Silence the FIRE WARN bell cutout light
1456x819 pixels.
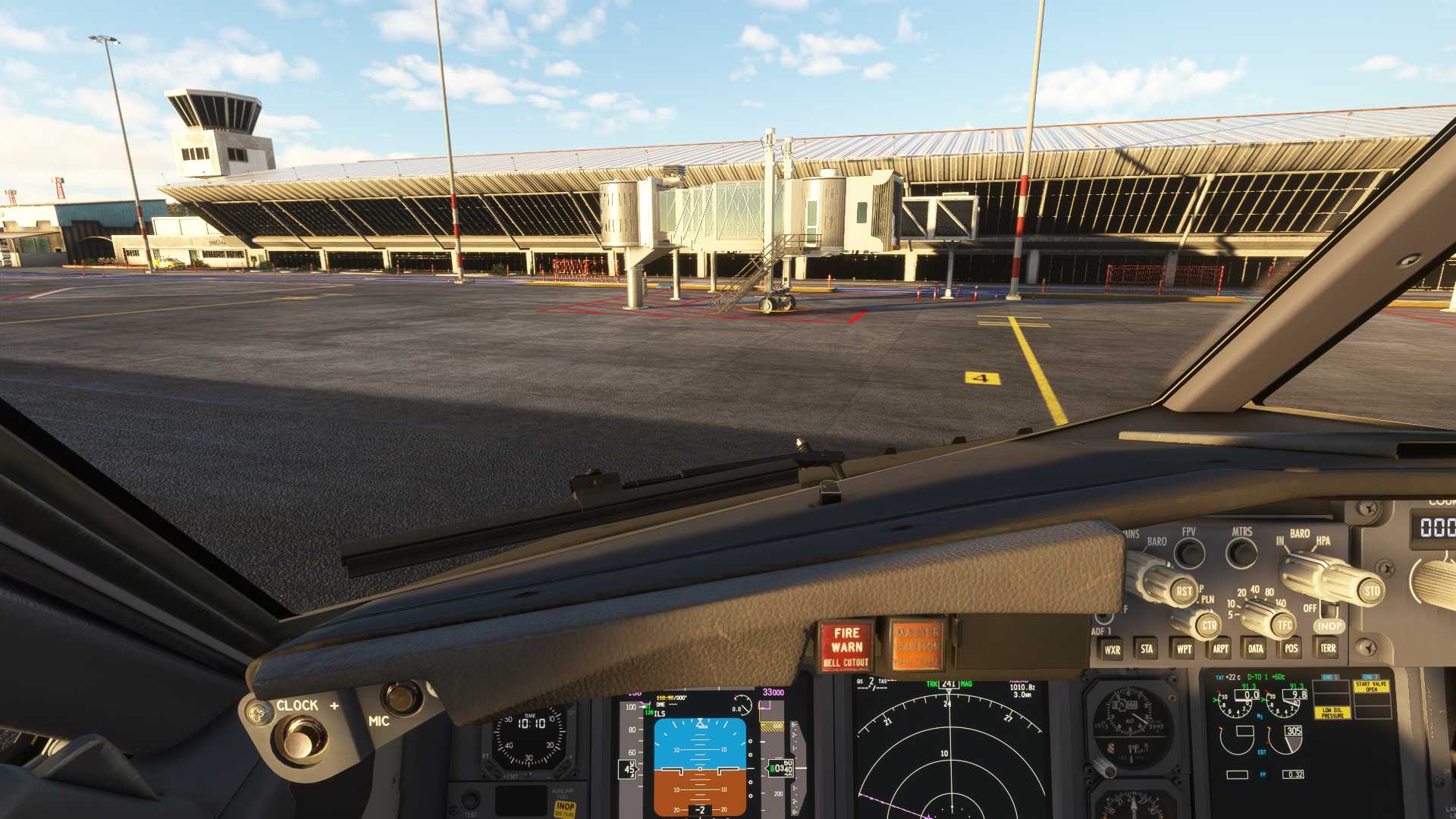pyautogui.click(x=846, y=646)
